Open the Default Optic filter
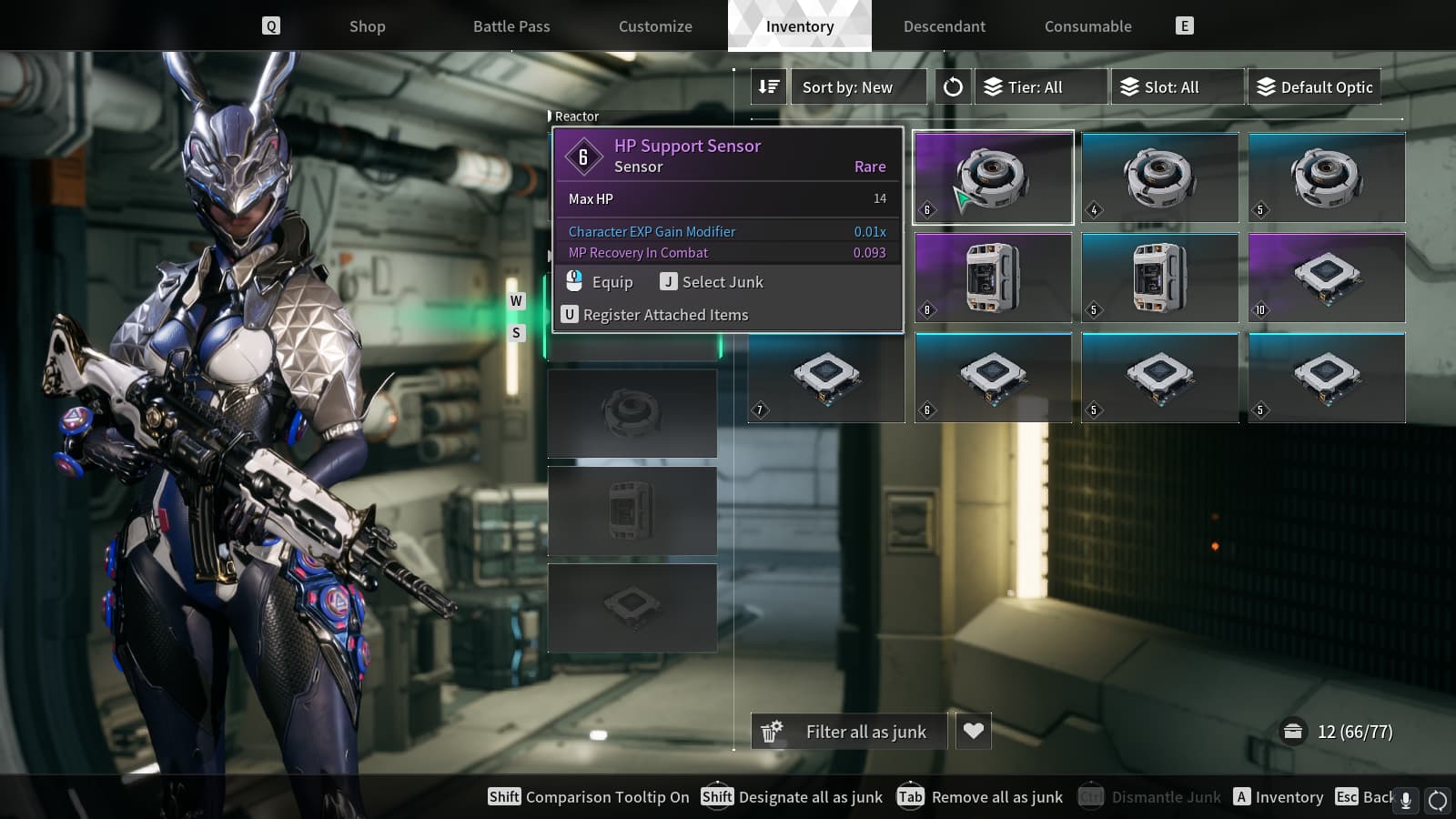Screen dimensions: 1456x819 pos(1314,87)
